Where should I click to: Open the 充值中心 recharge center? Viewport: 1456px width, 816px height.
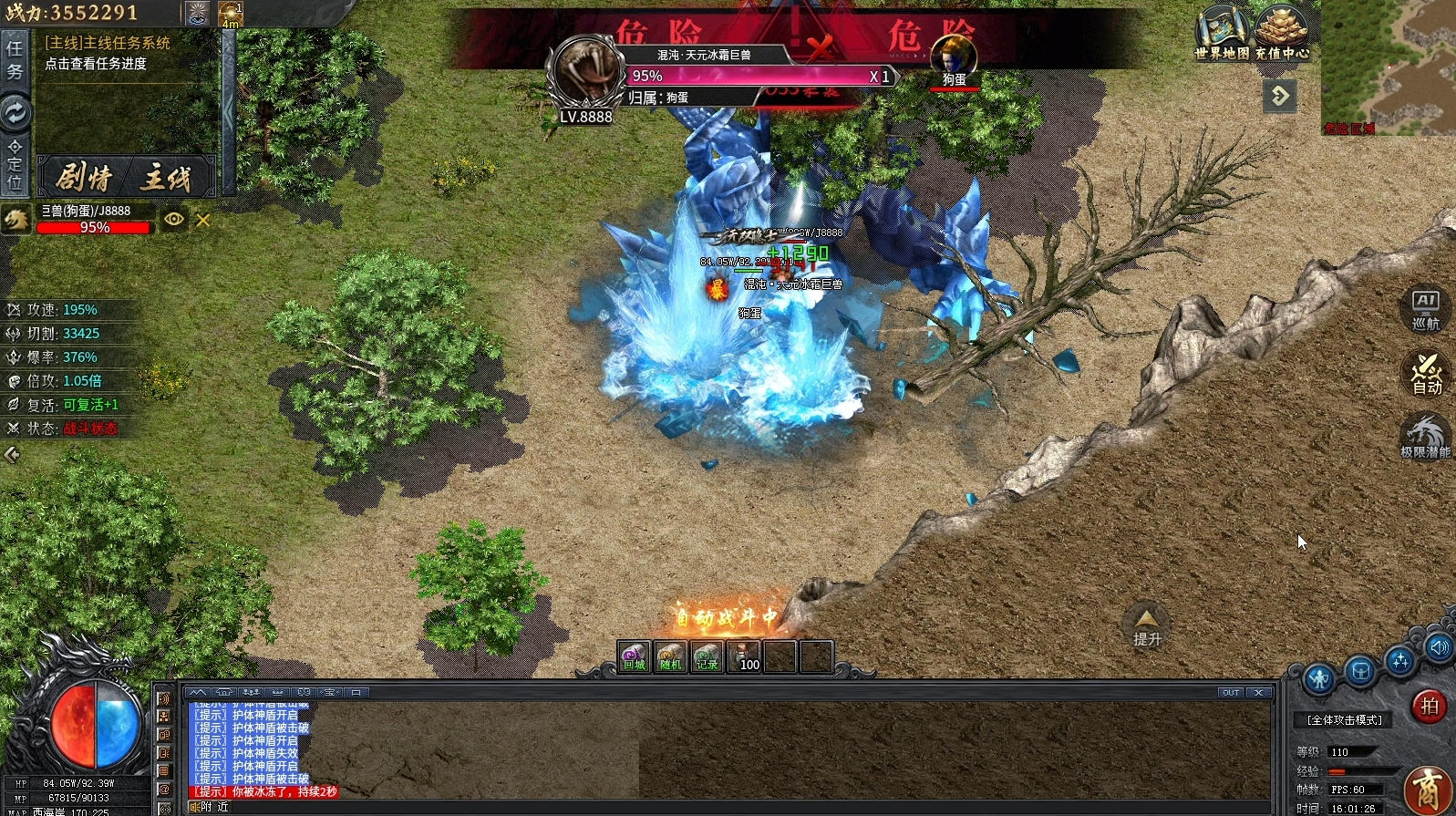[x=1281, y=32]
